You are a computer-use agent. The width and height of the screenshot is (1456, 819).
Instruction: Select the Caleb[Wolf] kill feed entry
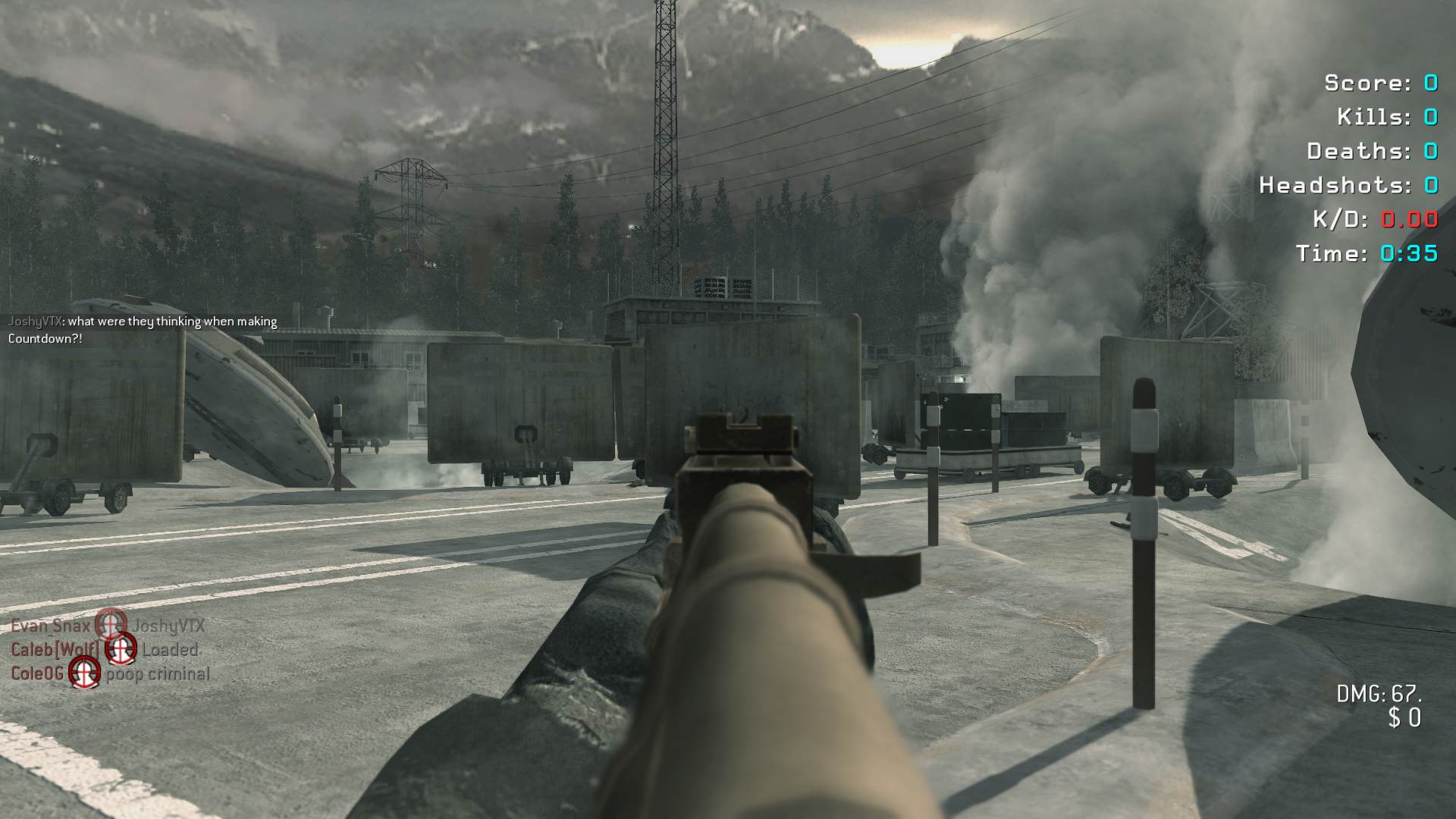tap(105, 650)
